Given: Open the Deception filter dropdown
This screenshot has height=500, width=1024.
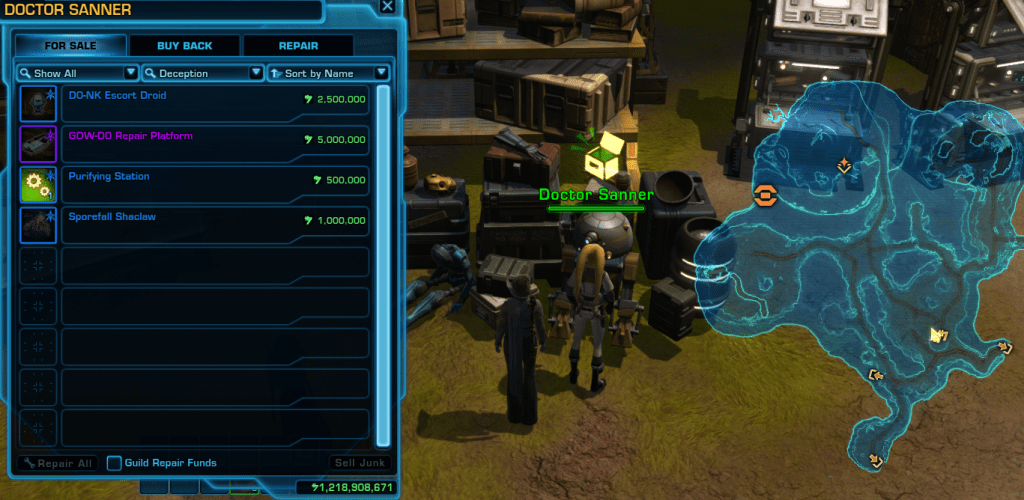Looking at the screenshot, I should tap(203, 73).
